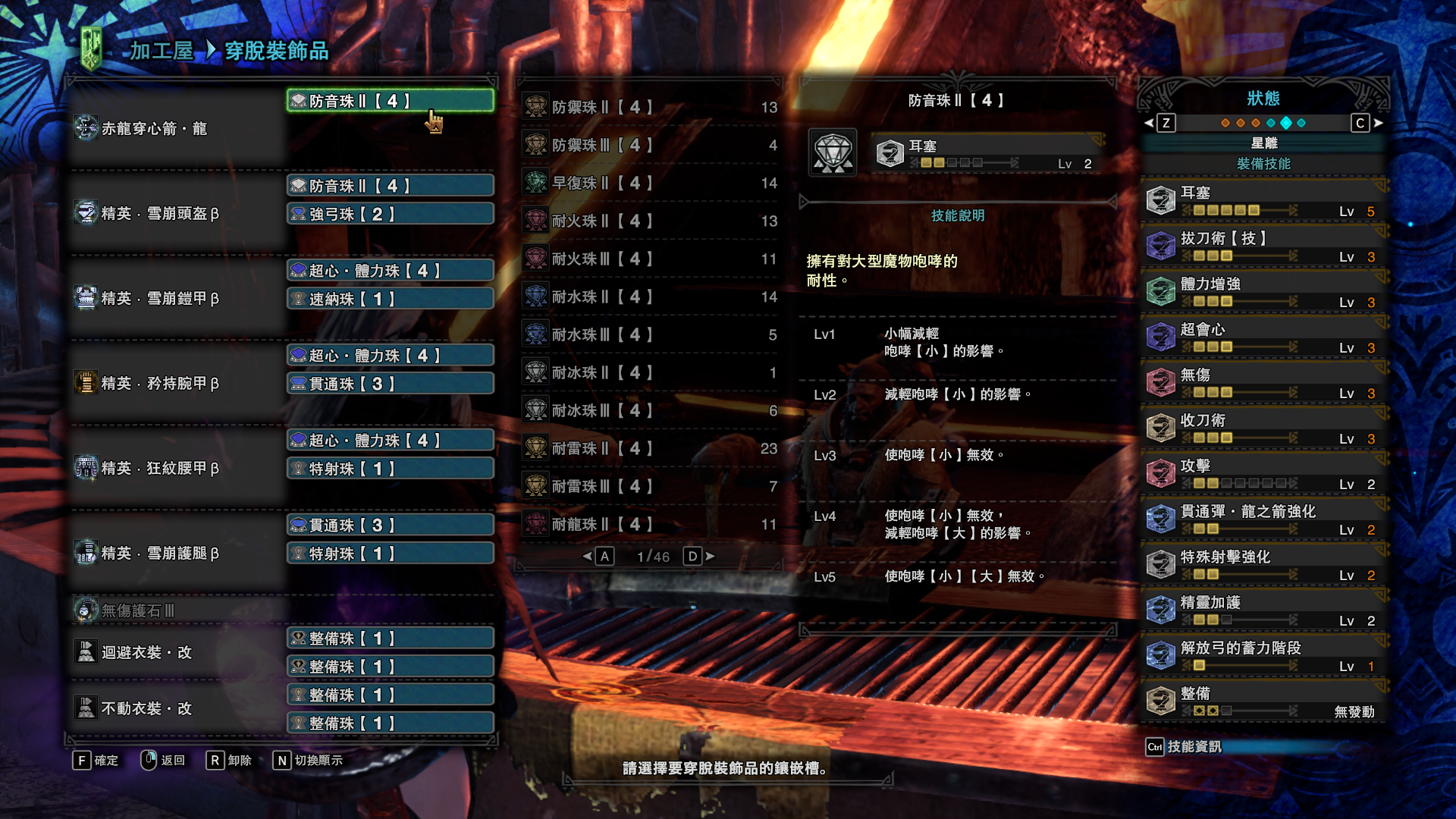This screenshot has height=819, width=1456.
Task: Switch status panel to next page arrow
Action: click(x=1378, y=123)
